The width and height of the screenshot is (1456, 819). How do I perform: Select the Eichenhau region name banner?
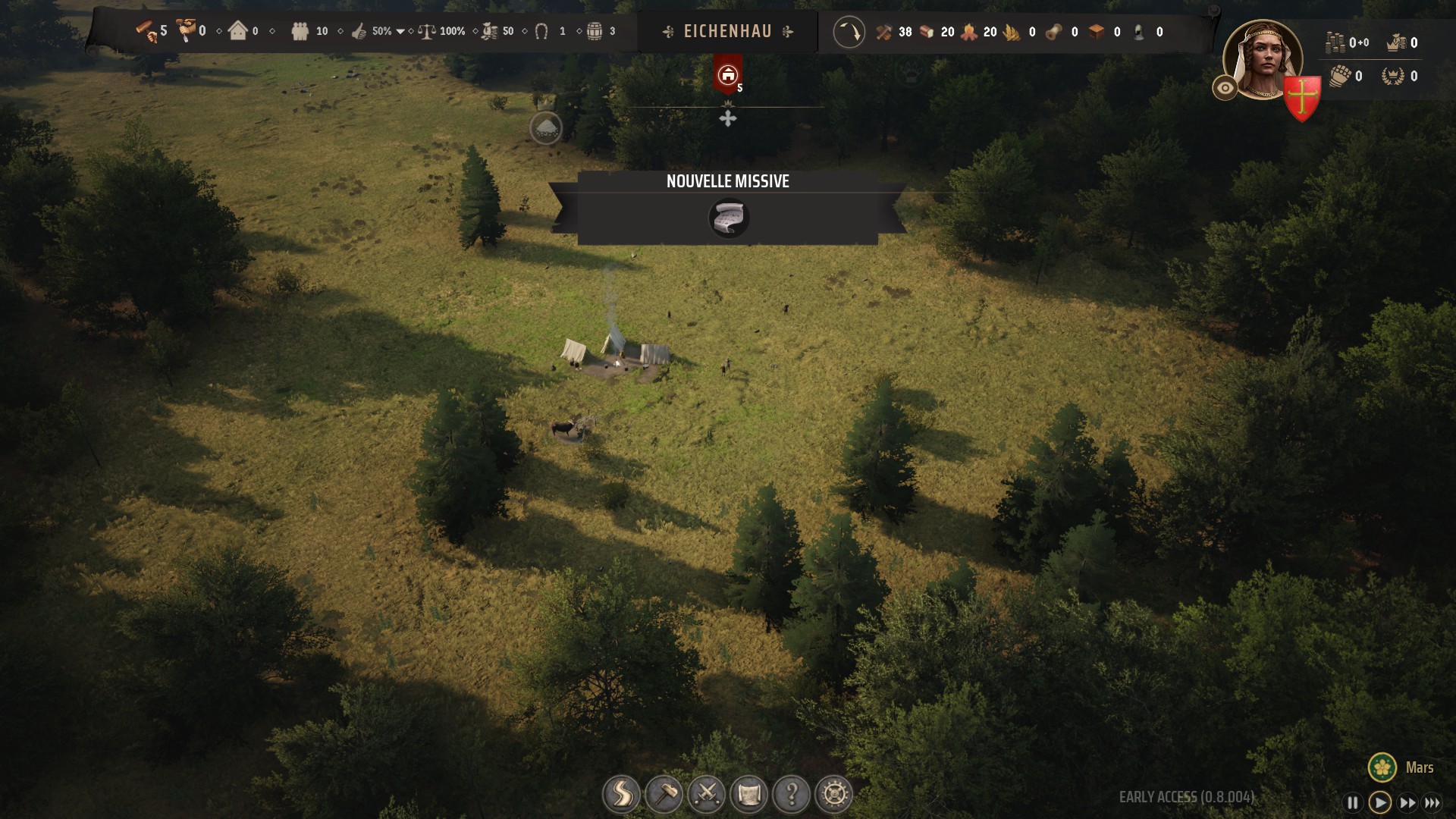(x=727, y=32)
